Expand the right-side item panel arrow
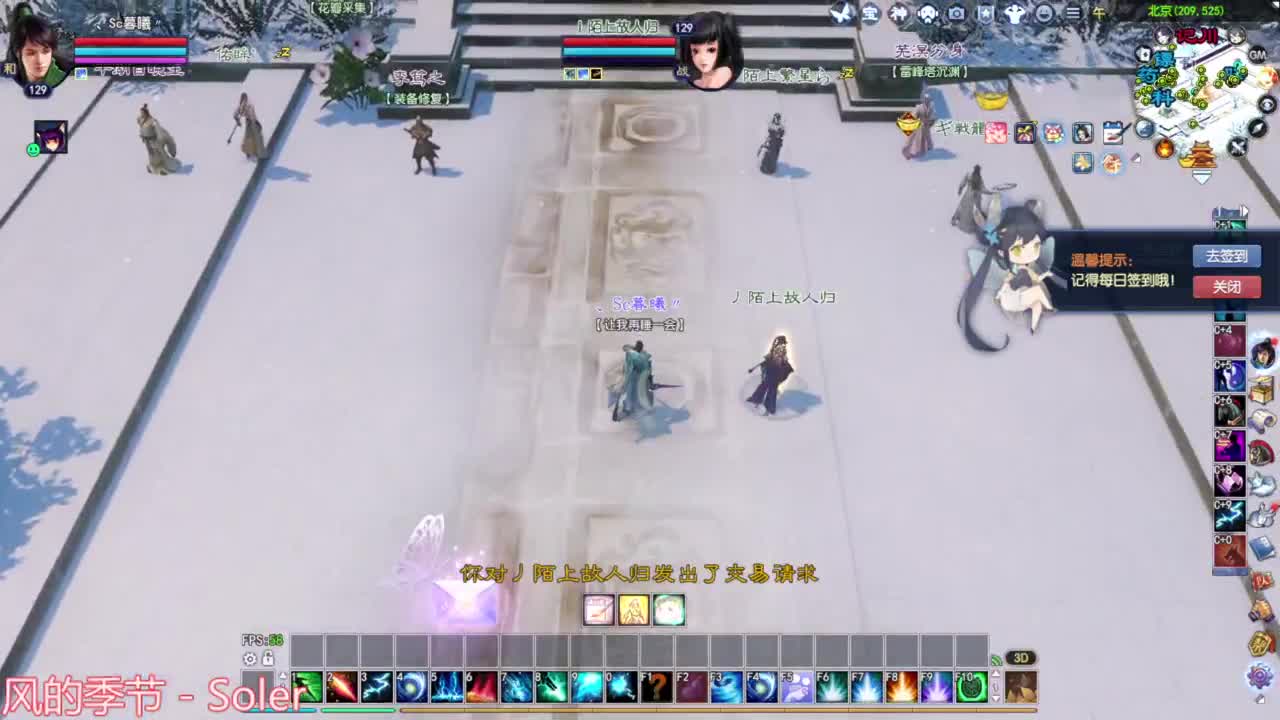Viewport: 1280px width, 720px height. 1245,211
